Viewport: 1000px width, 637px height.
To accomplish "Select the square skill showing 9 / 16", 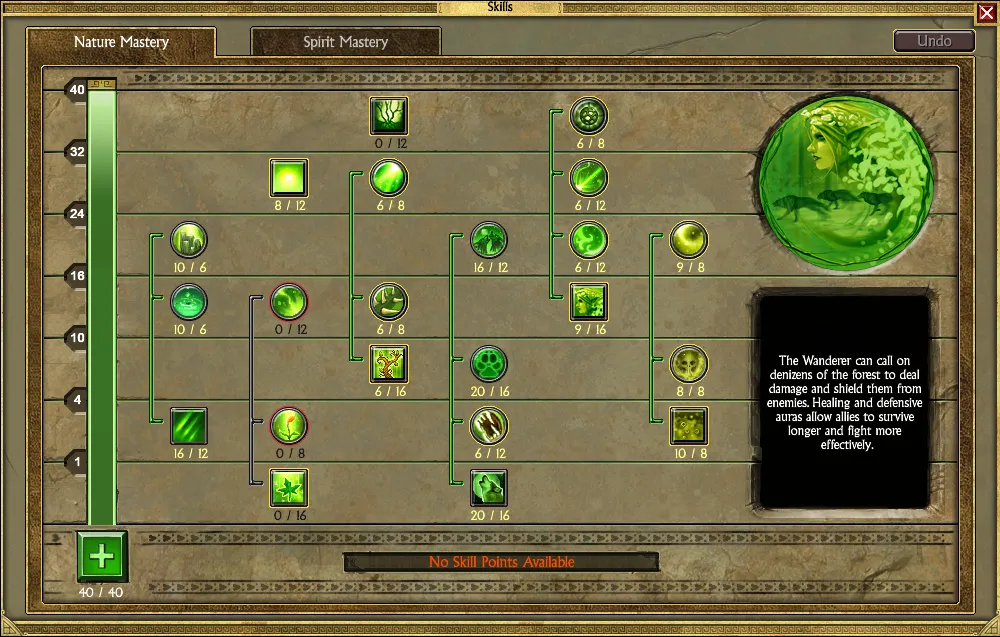I will [x=589, y=302].
